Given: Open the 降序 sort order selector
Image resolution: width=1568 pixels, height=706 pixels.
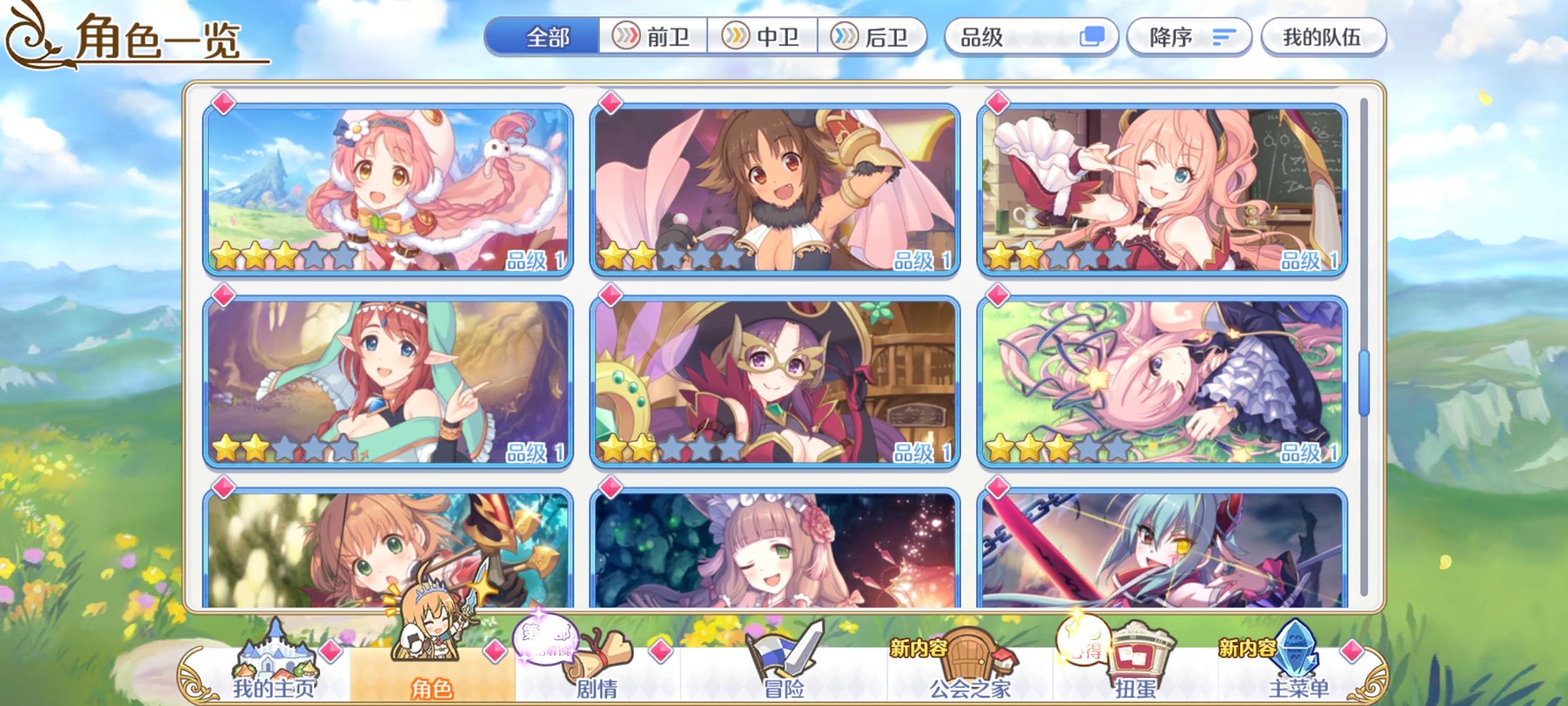Looking at the screenshot, I should pos(1189,37).
